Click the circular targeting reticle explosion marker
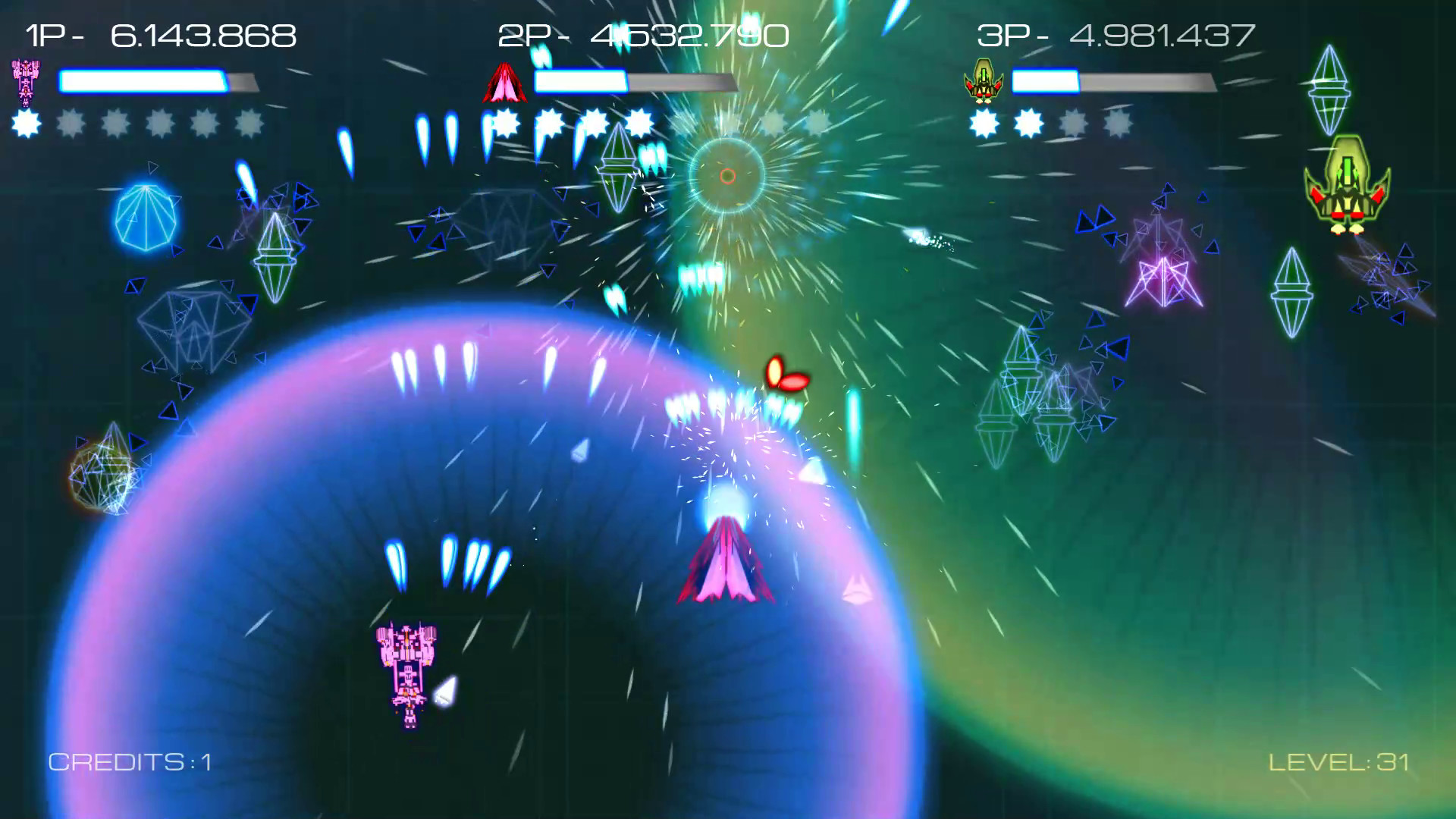This screenshot has height=819, width=1456. (729, 174)
